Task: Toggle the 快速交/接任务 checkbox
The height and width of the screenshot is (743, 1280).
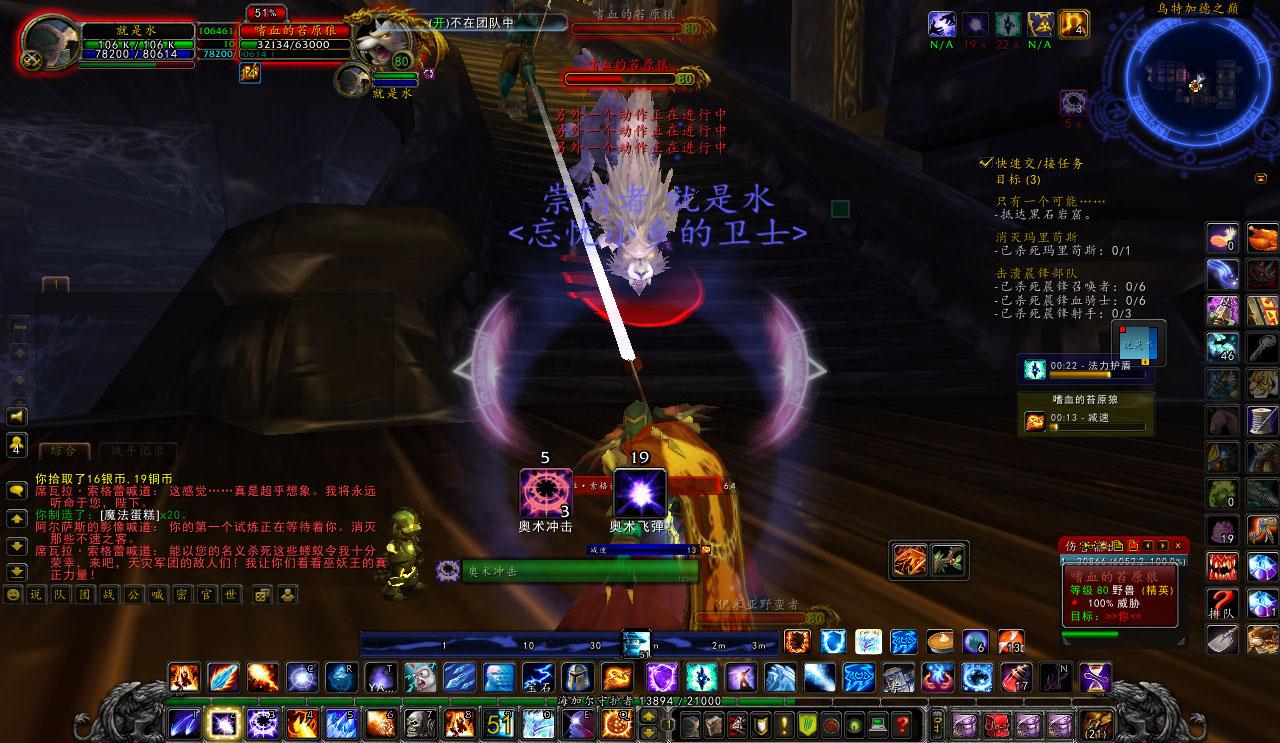Action: tap(986, 163)
